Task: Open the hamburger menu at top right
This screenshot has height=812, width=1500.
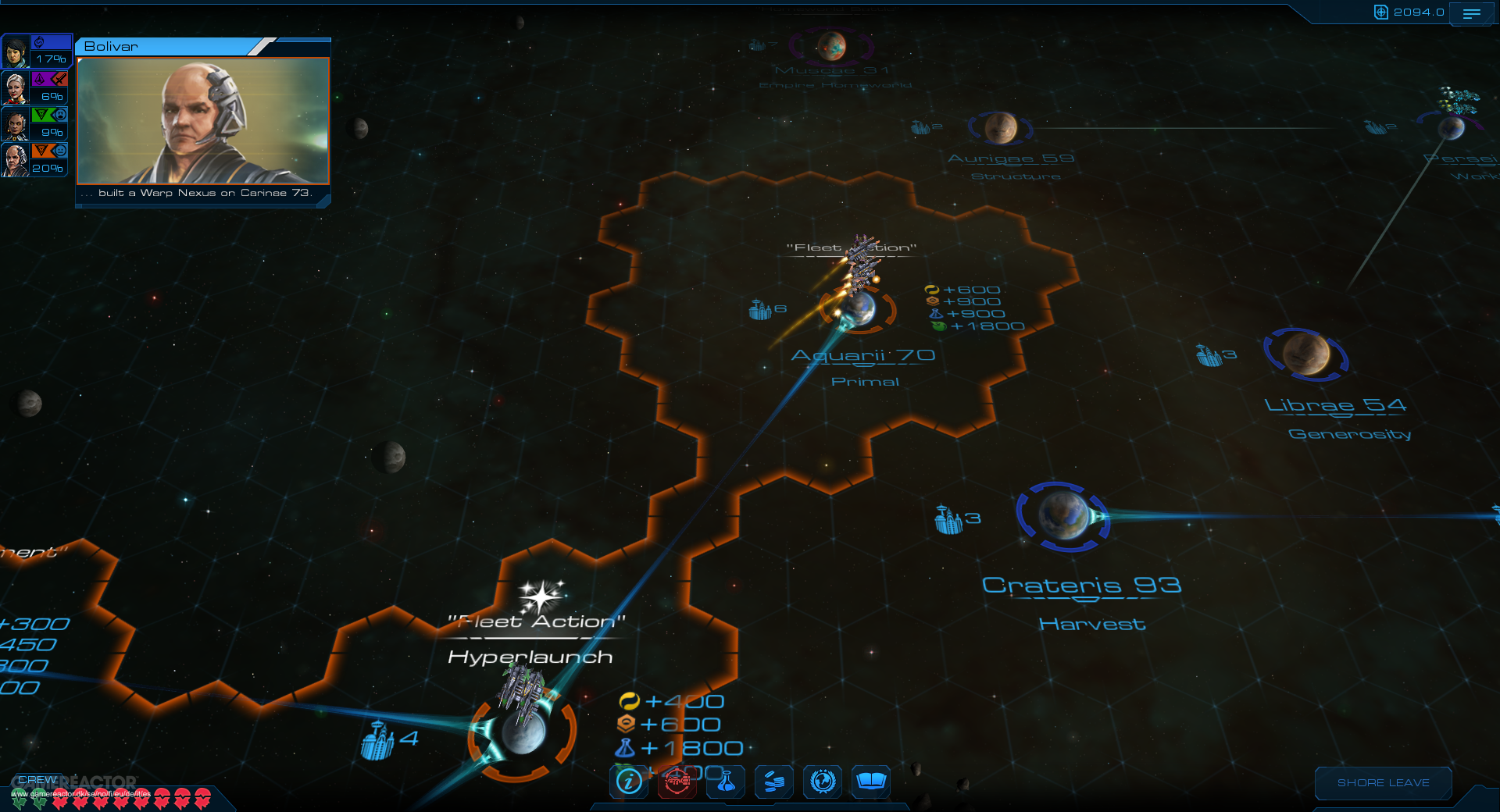Action: tap(1472, 12)
